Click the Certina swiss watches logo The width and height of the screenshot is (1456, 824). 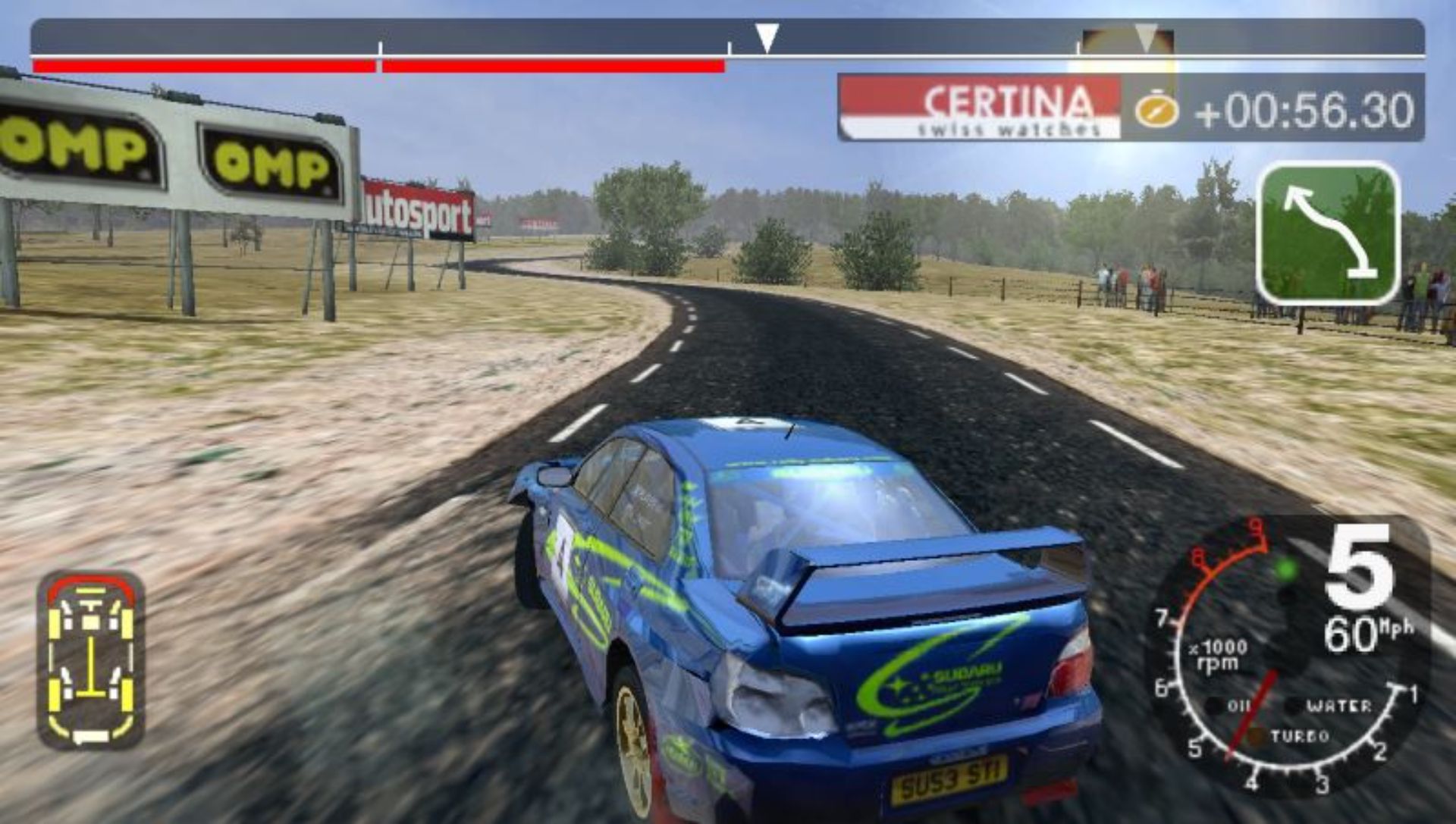(979, 108)
